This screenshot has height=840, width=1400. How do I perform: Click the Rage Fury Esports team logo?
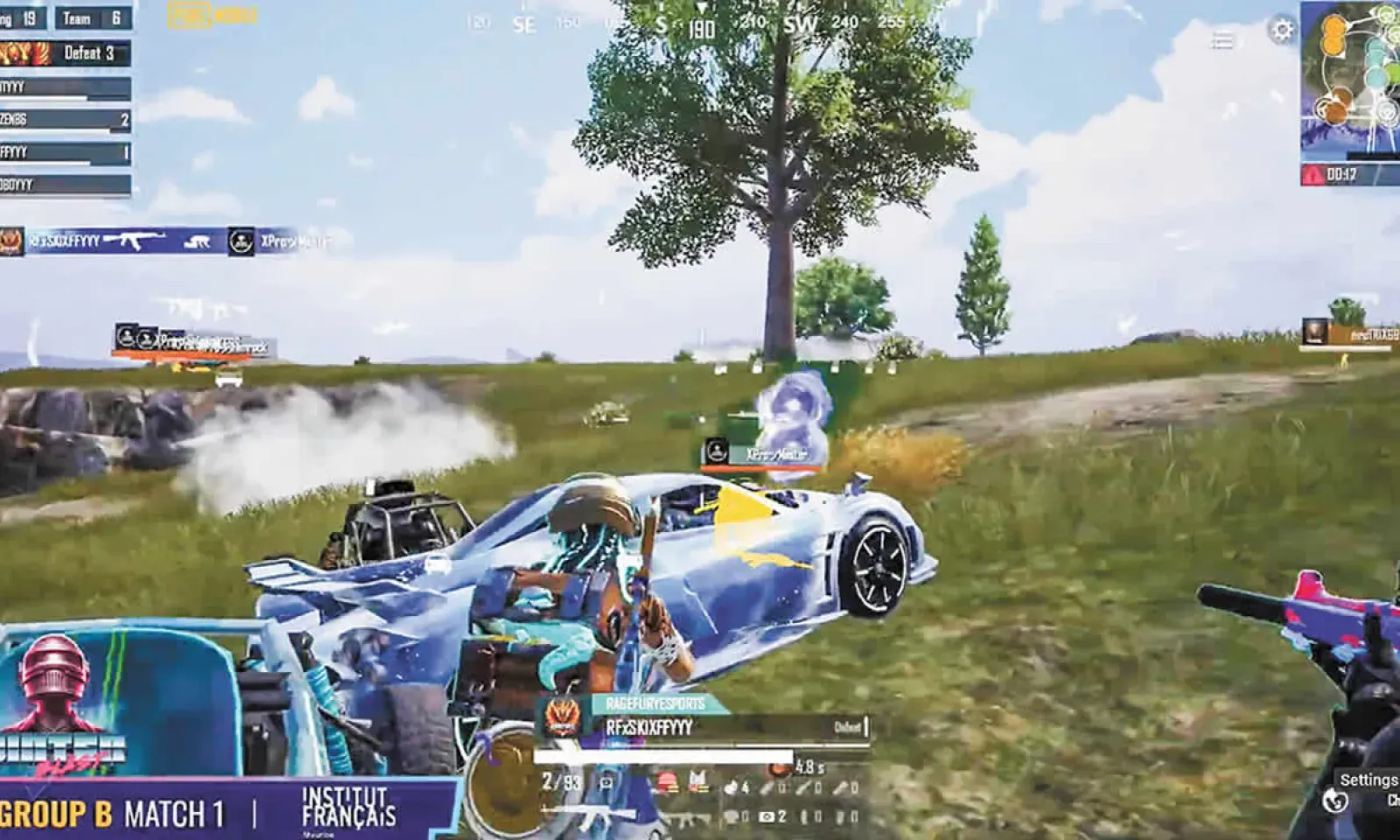562,717
